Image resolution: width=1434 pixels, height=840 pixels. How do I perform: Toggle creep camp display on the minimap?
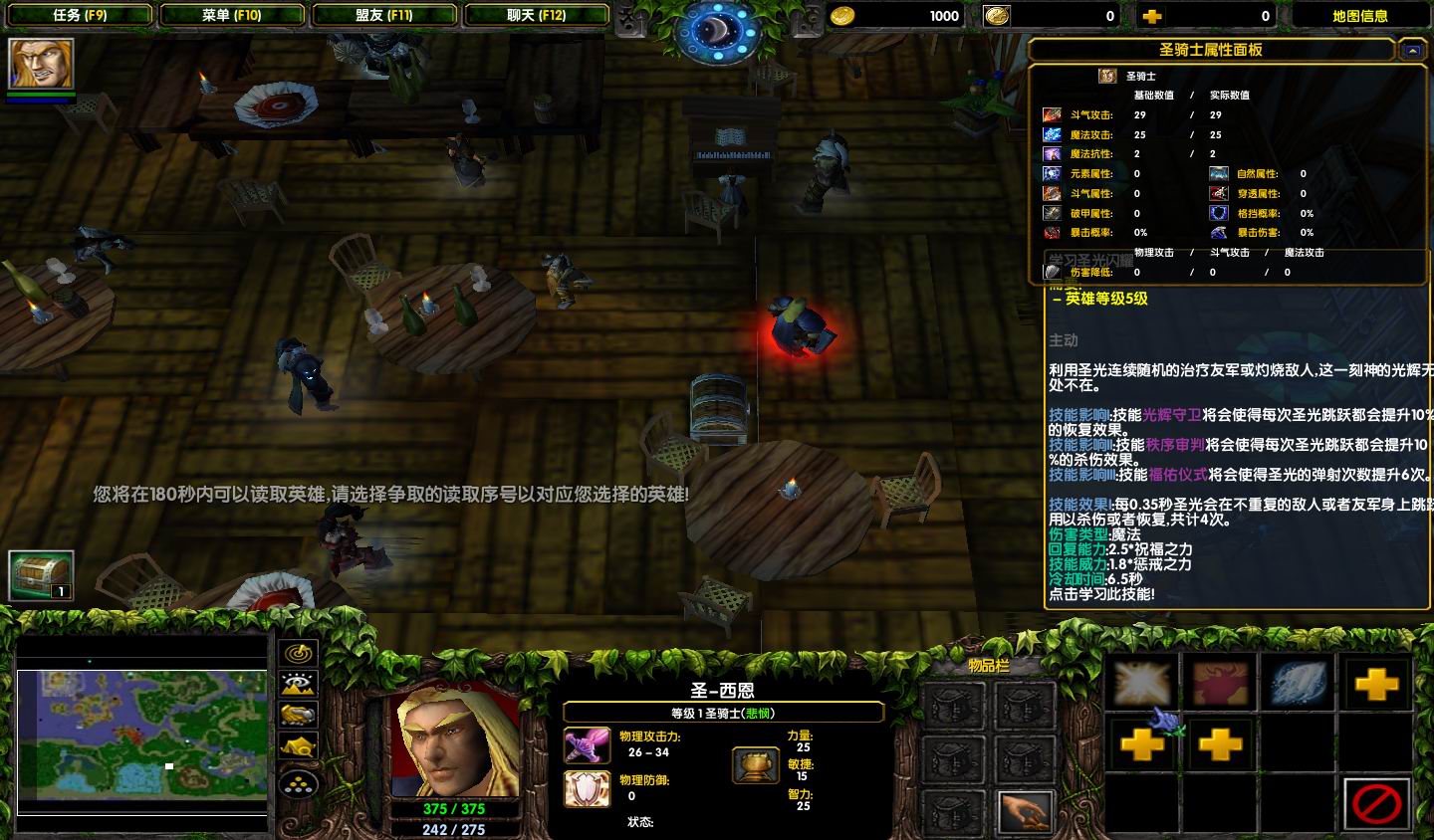click(x=299, y=745)
